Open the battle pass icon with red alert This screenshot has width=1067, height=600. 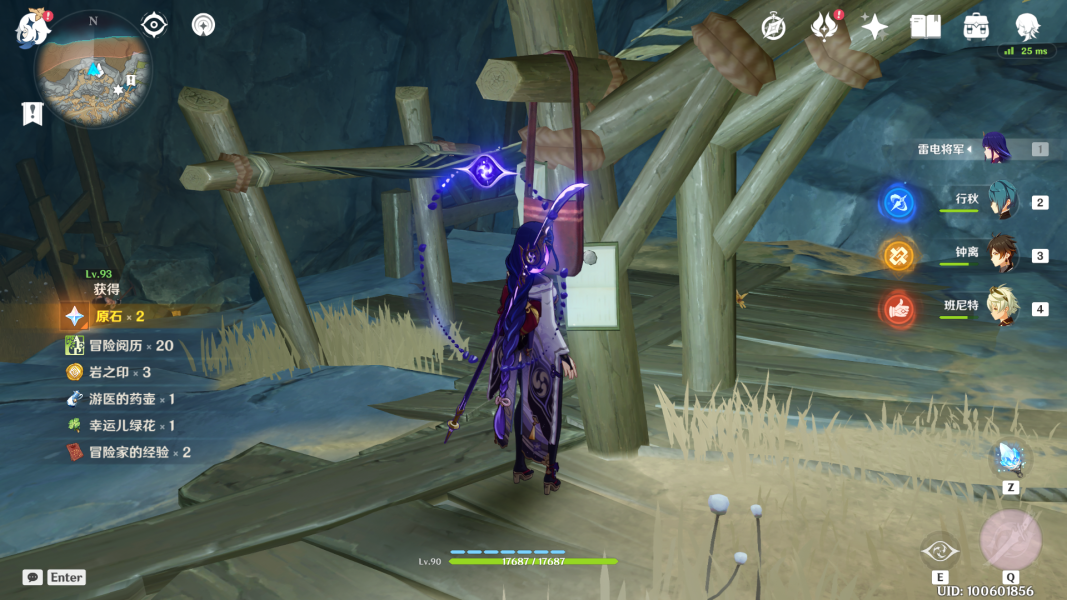click(824, 27)
